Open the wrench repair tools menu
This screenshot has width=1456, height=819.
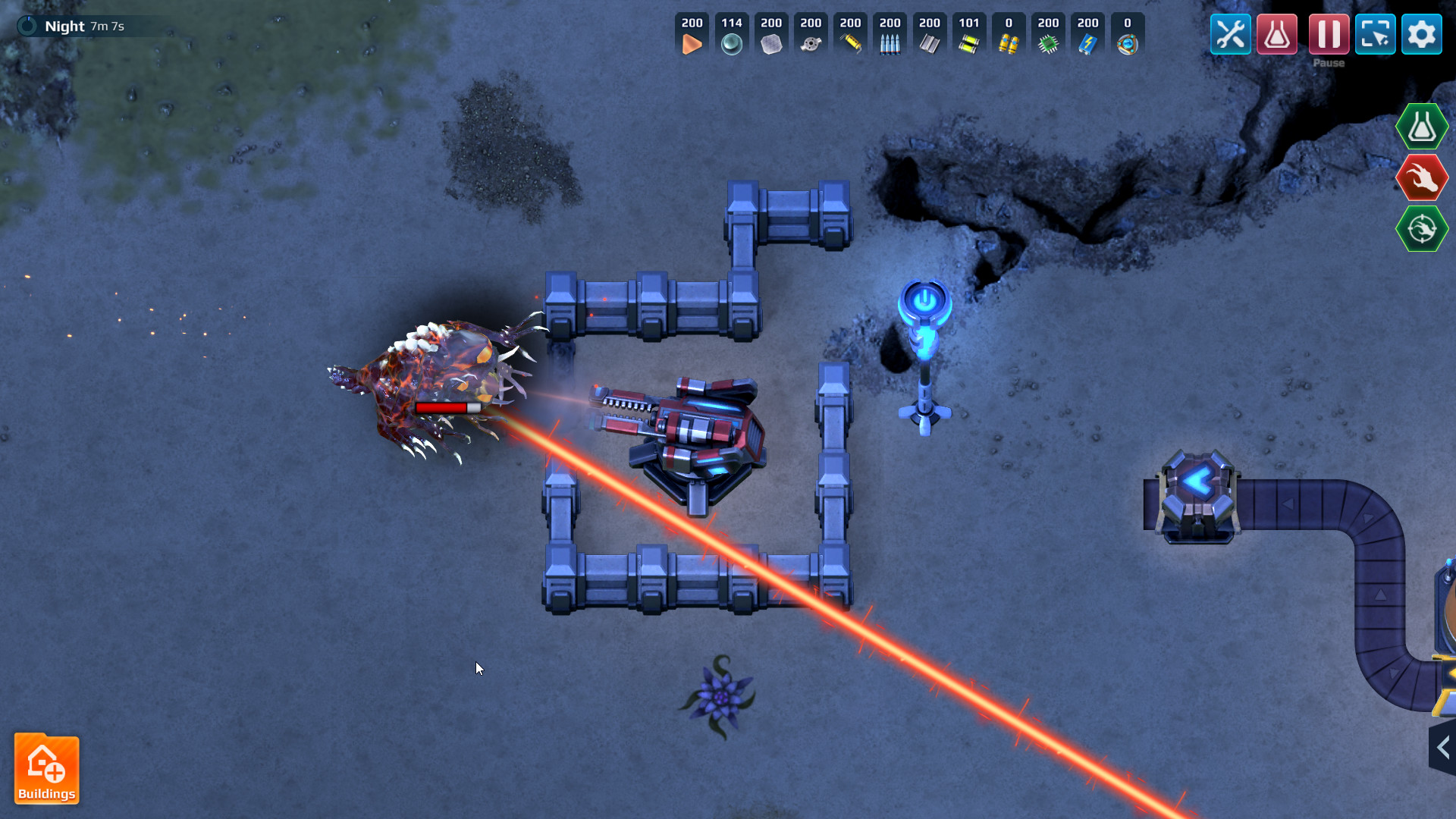pos(1230,33)
